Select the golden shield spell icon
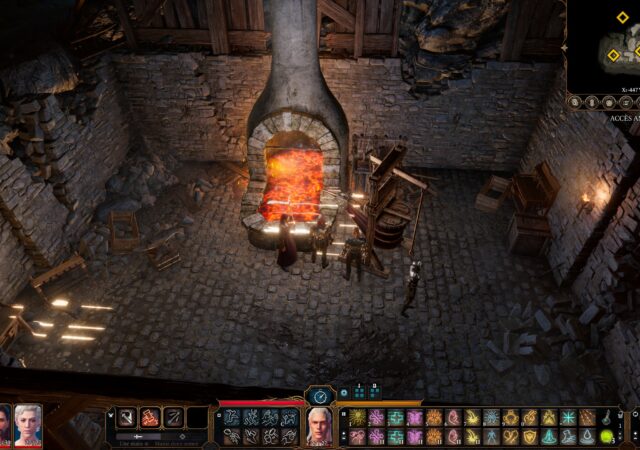The height and width of the screenshot is (450, 640). pos(529,437)
